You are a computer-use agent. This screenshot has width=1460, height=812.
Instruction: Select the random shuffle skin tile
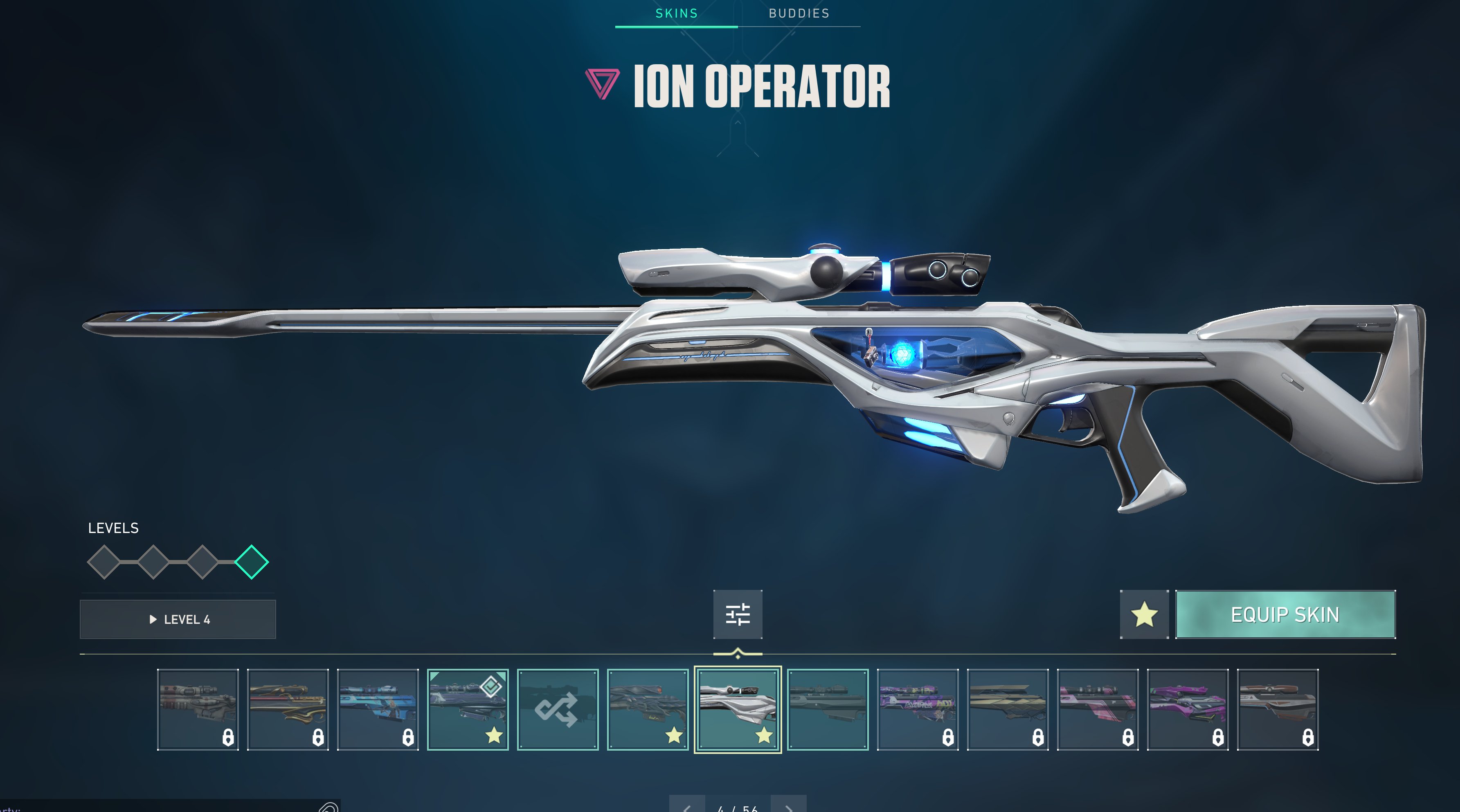557,709
